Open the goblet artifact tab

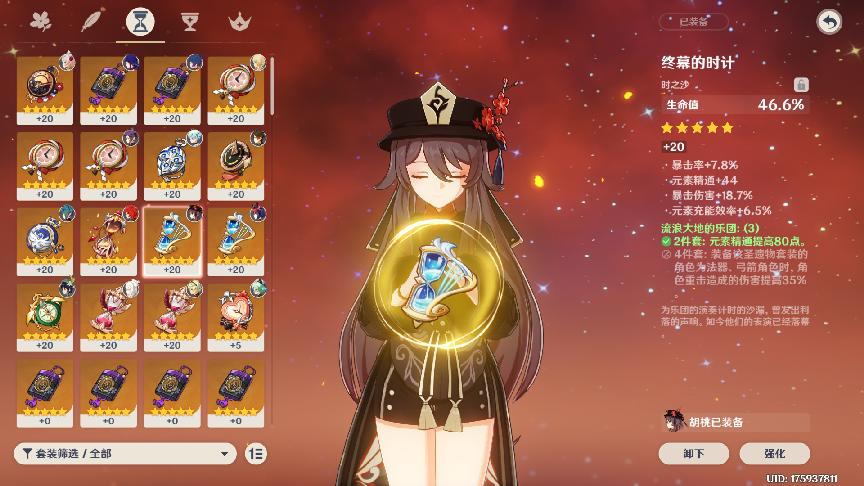[x=189, y=21]
